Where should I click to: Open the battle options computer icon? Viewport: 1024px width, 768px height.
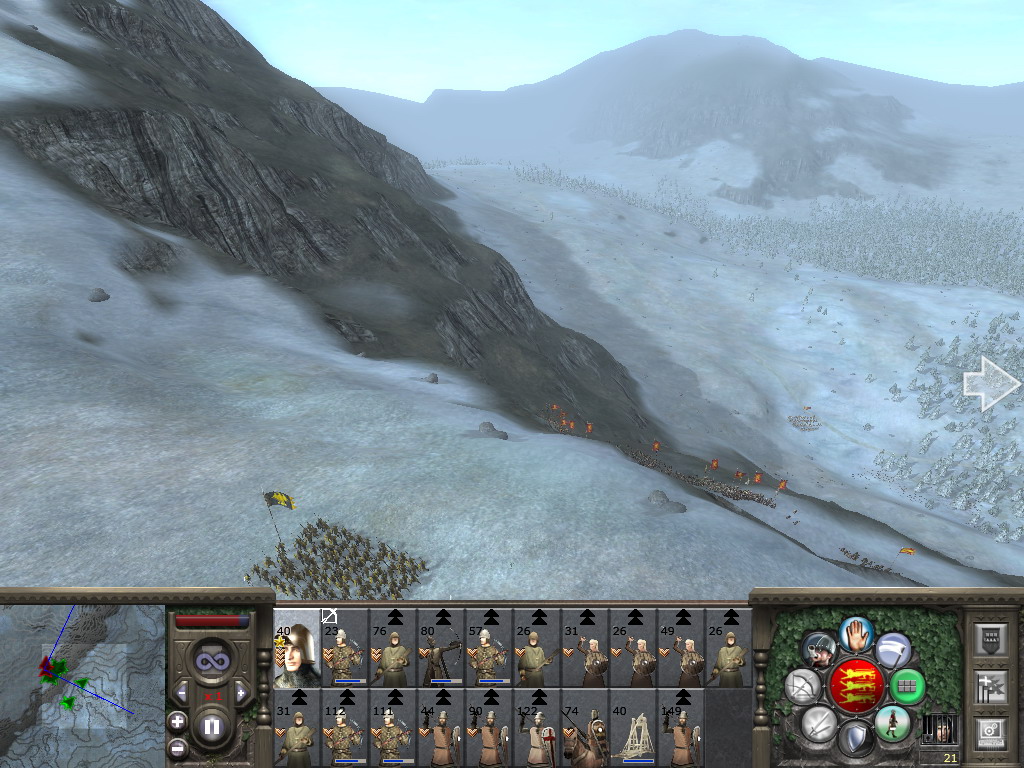990,732
